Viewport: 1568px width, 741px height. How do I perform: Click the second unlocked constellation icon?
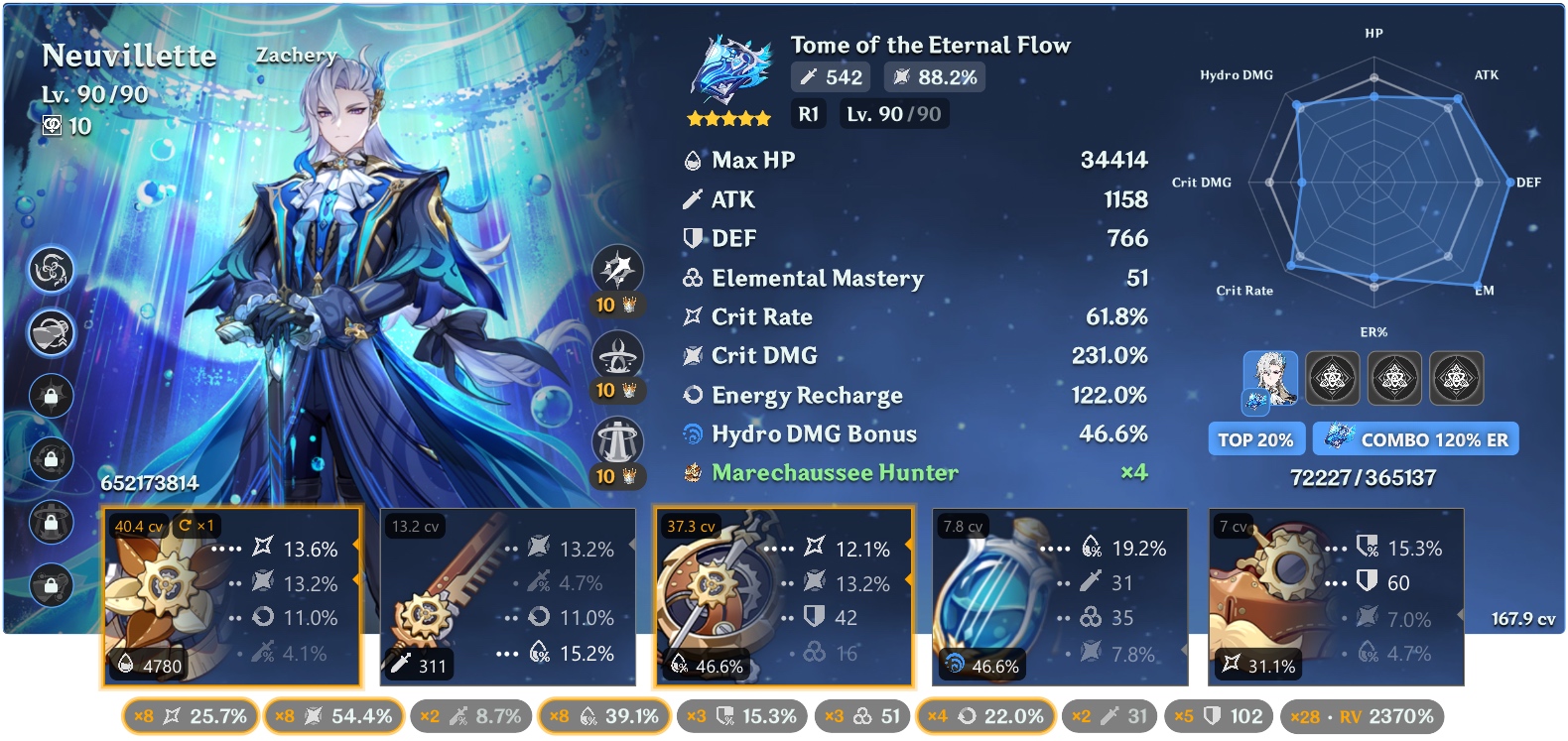tap(52, 333)
